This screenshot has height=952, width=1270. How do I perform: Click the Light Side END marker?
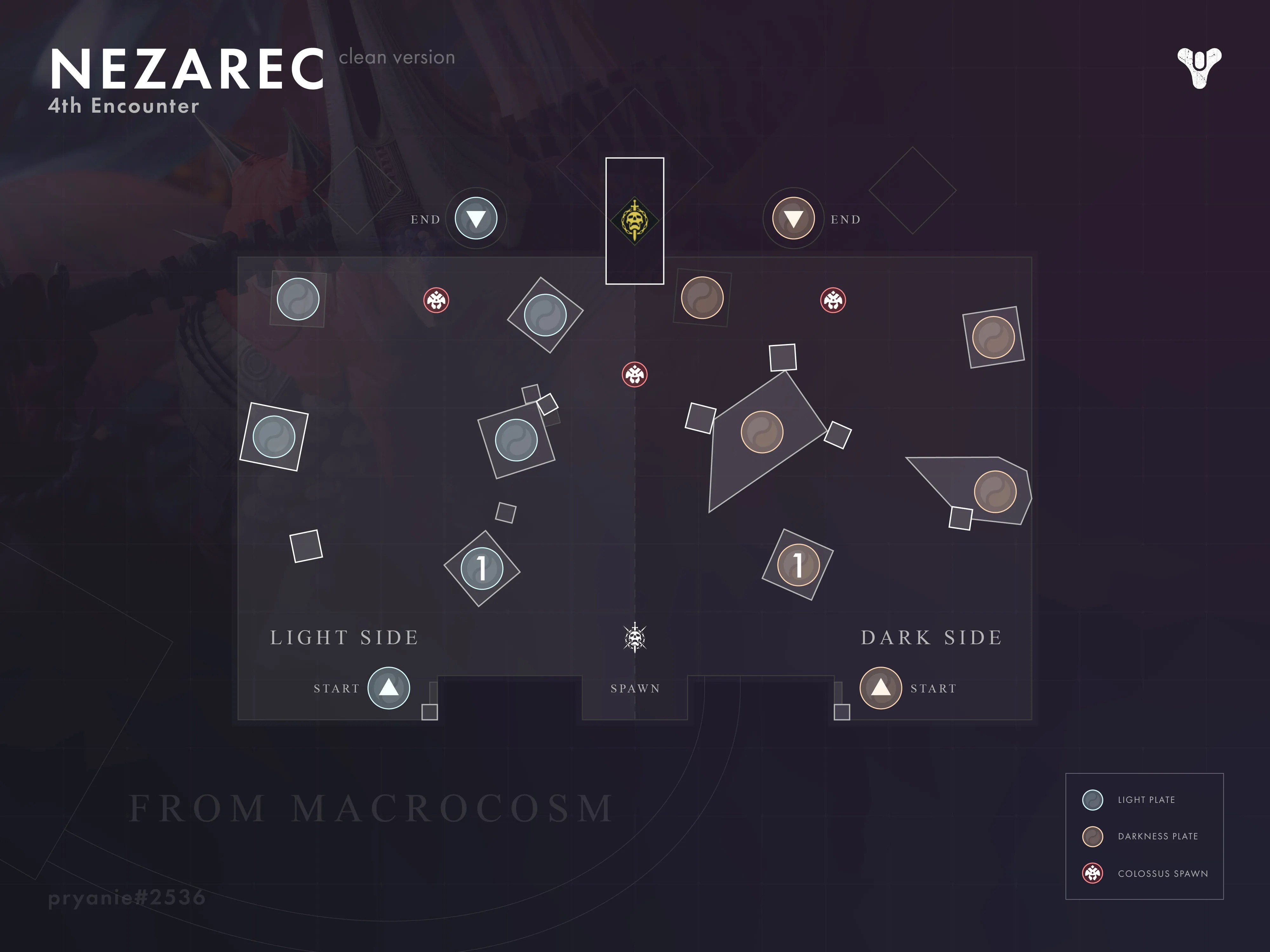click(x=476, y=218)
